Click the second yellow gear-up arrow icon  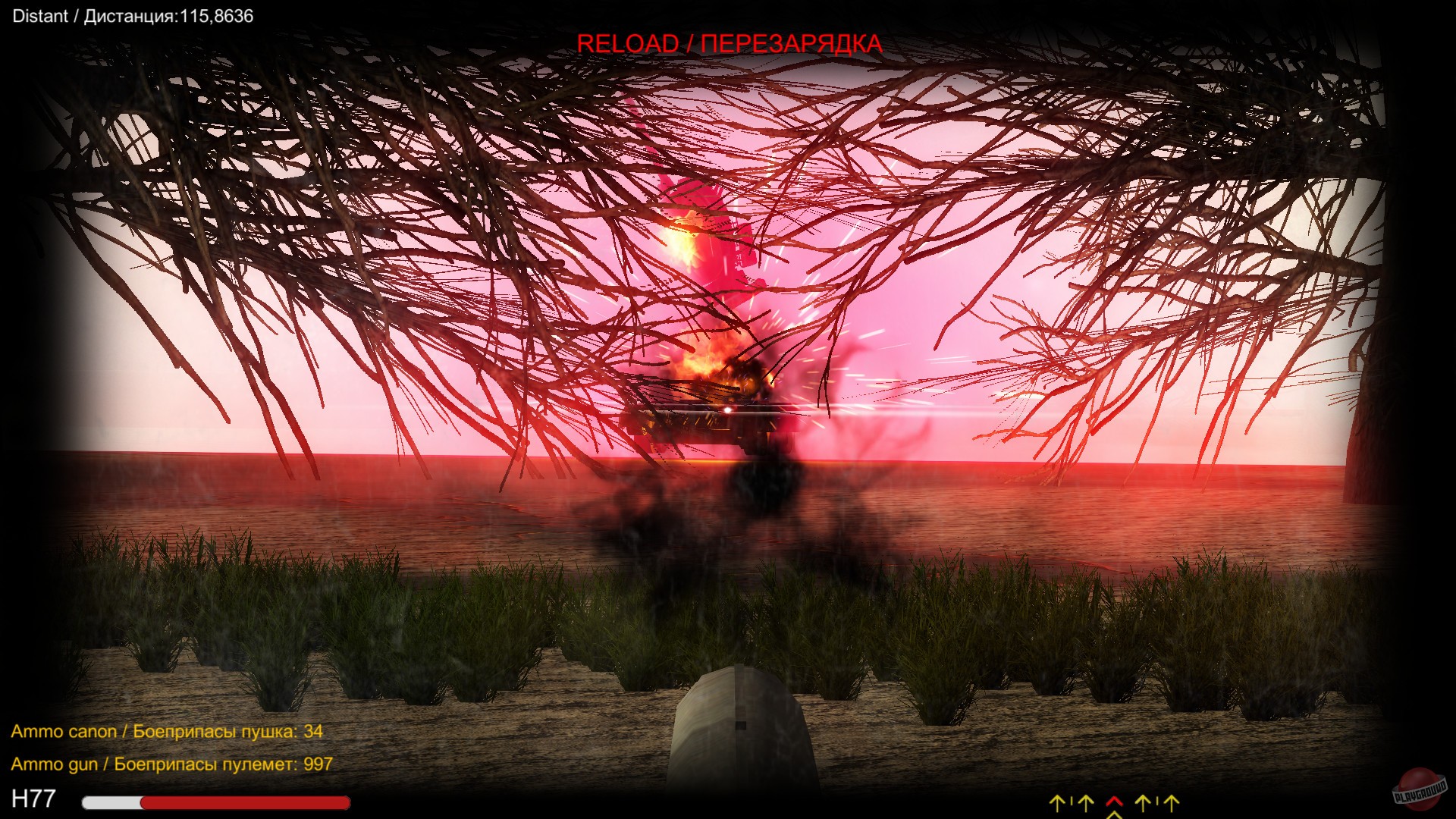[1084, 802]
